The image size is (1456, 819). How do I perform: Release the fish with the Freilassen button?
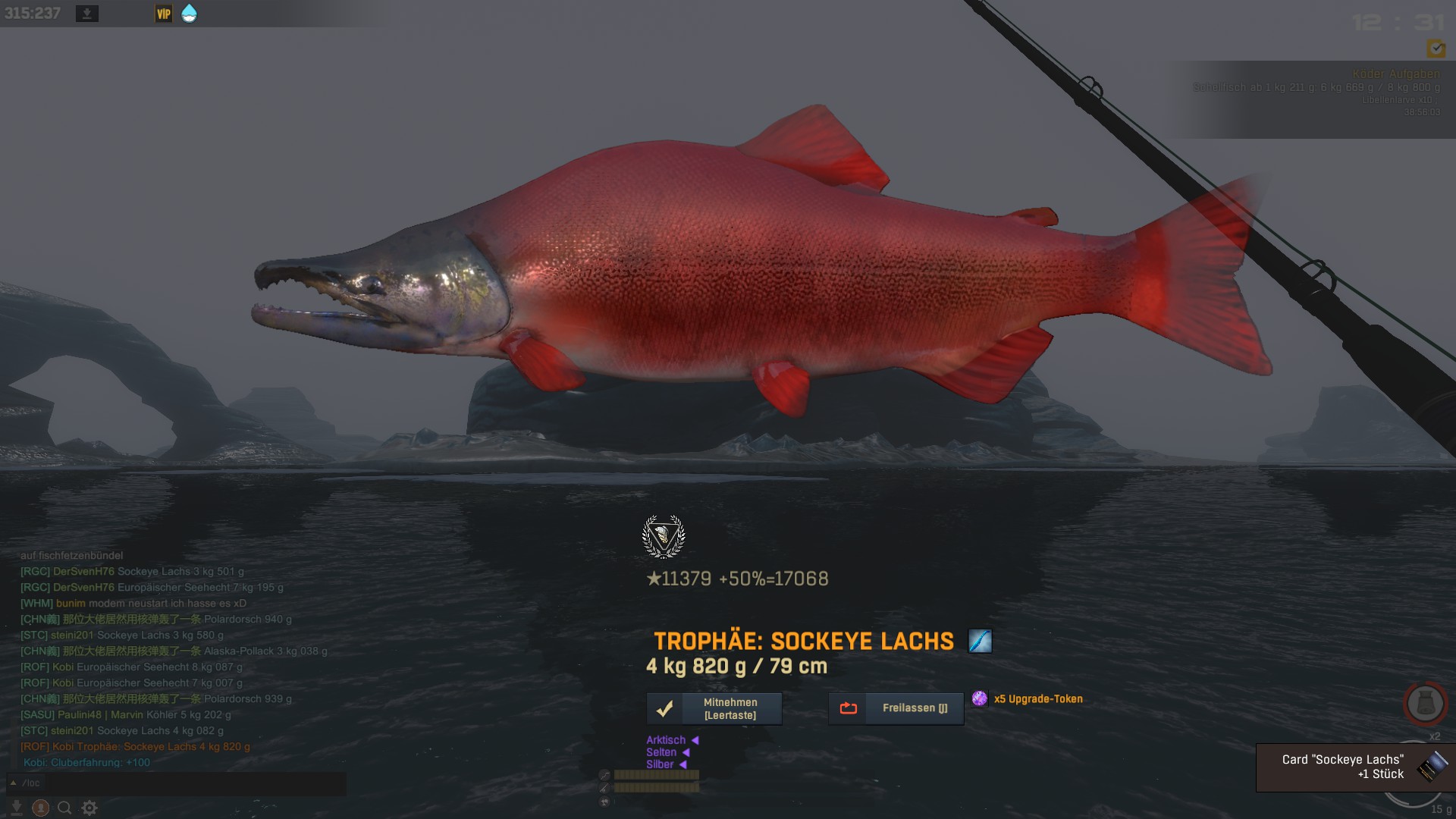[x=896, y=708]
